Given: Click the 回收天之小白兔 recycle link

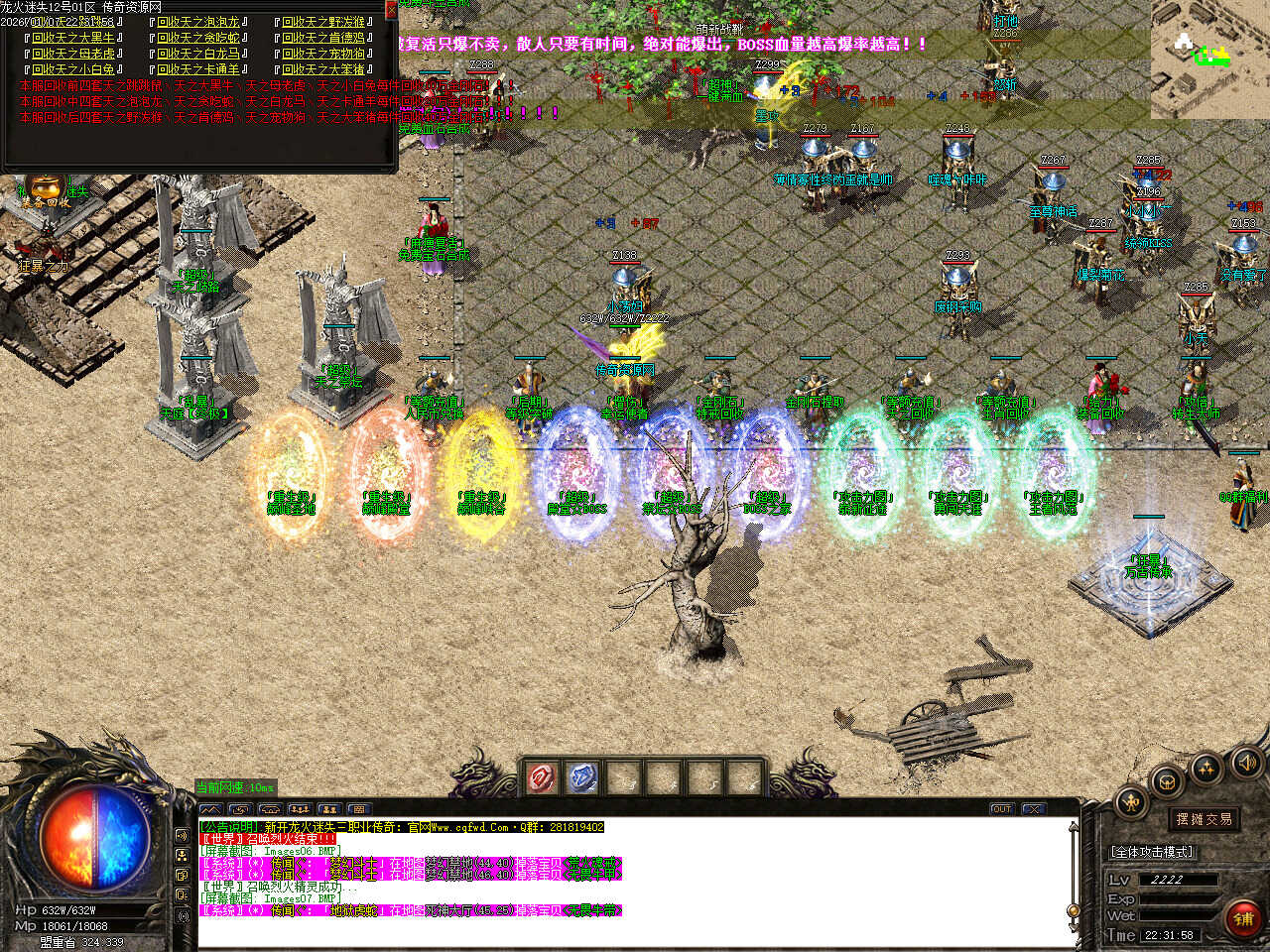Looking at the screenshot, I should point(73,69).
